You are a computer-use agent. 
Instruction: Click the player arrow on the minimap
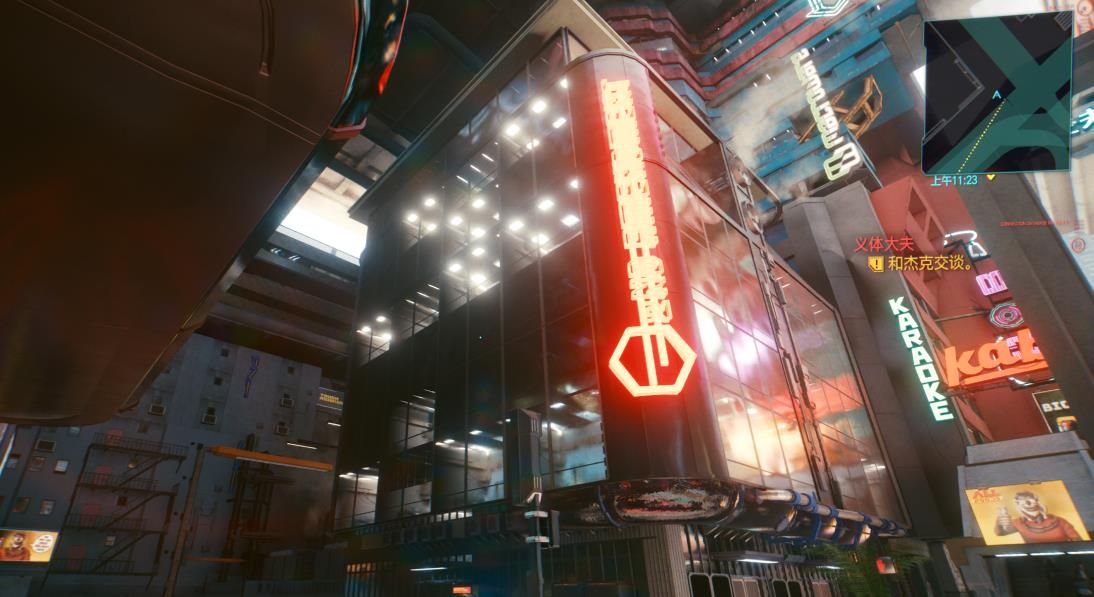[x=996, y=94]
